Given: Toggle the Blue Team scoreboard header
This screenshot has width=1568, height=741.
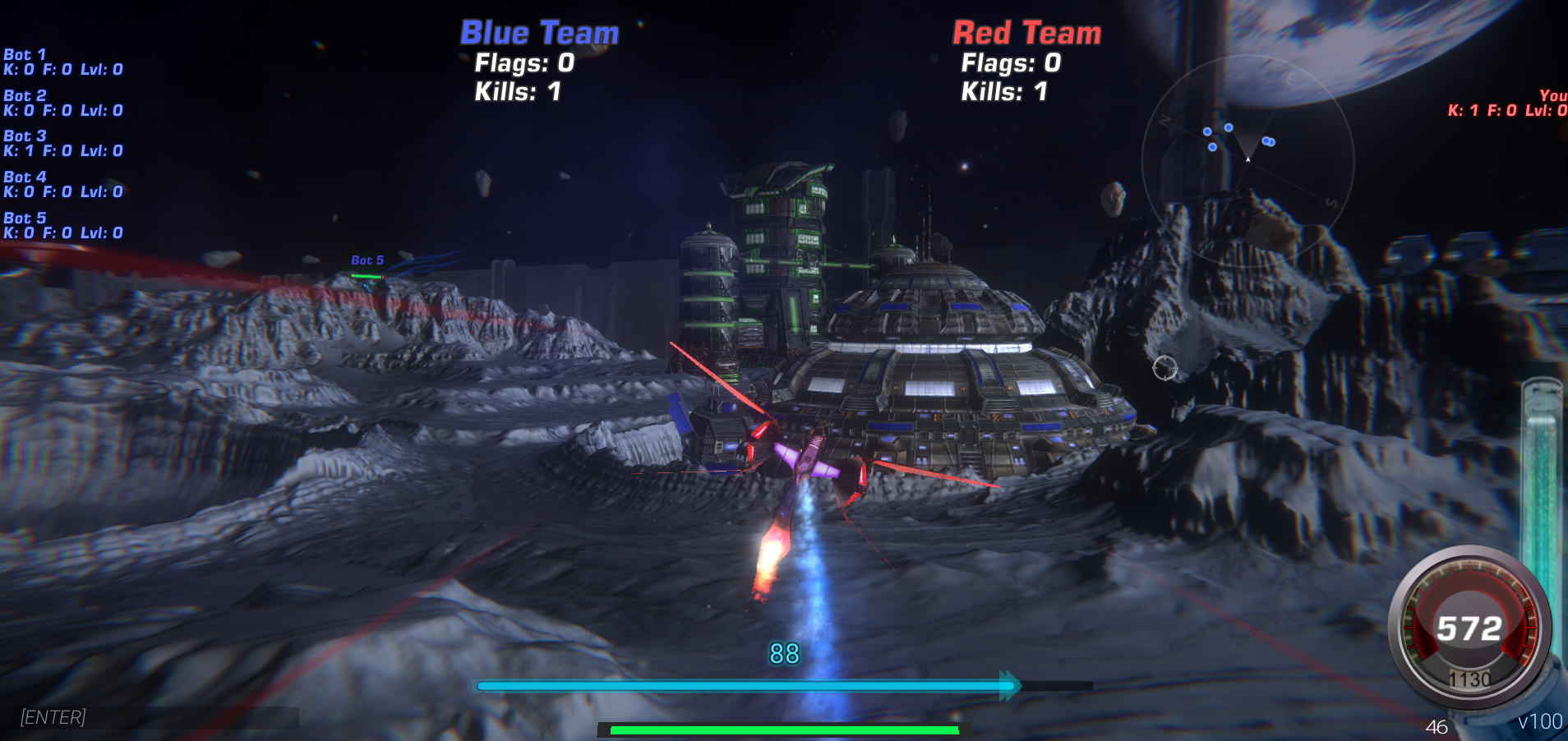Looking at the screenshot, I should 538,33.
